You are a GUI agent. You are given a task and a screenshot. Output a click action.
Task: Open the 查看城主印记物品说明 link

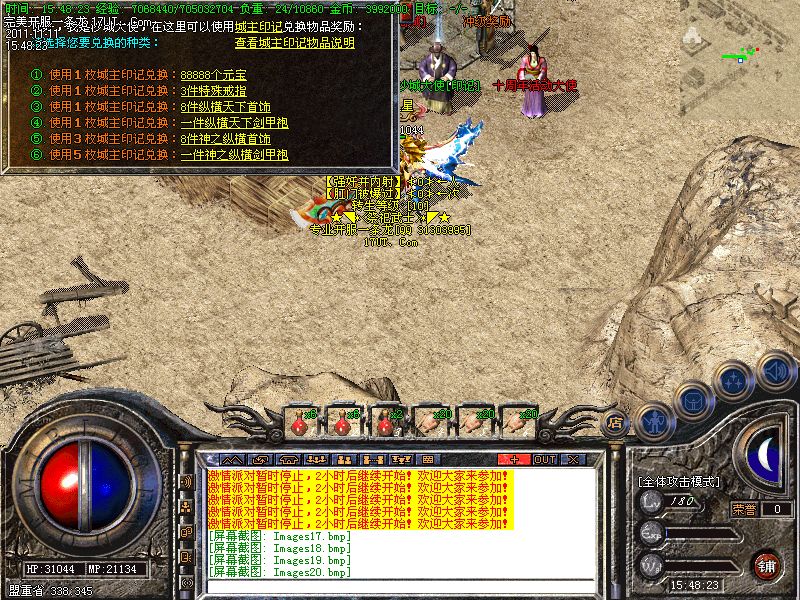[x=294, y=43]
